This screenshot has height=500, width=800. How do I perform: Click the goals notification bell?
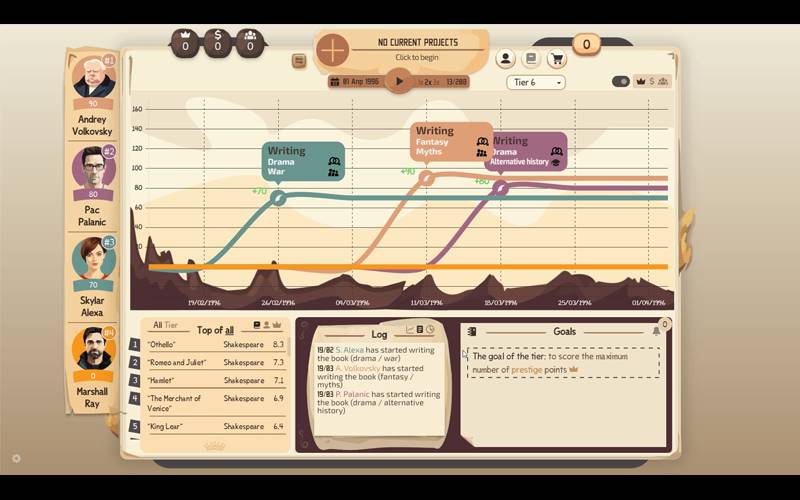click(x=657, y=331)
